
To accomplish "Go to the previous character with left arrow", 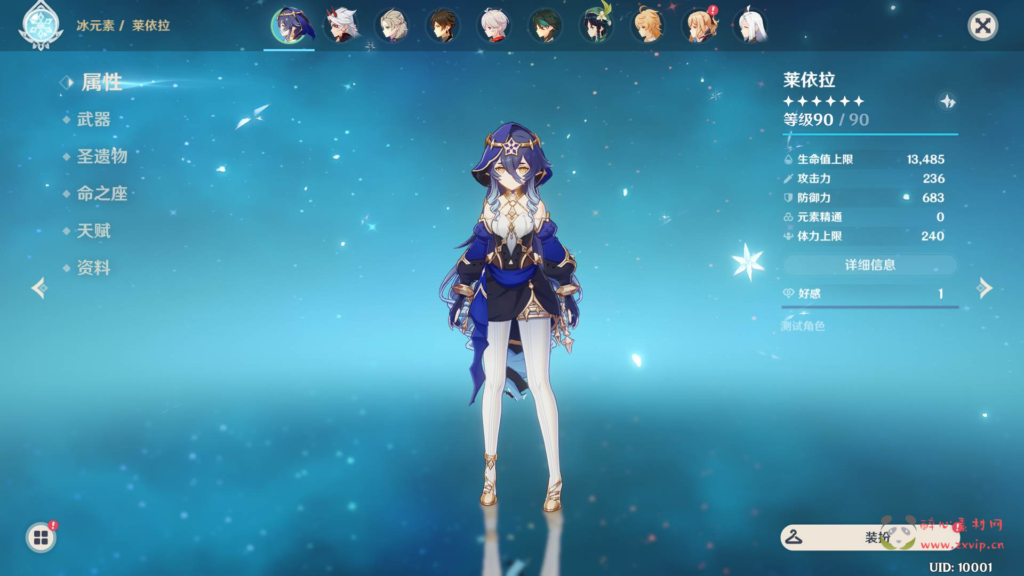I will pyautogui.click(x=39, y=288).
